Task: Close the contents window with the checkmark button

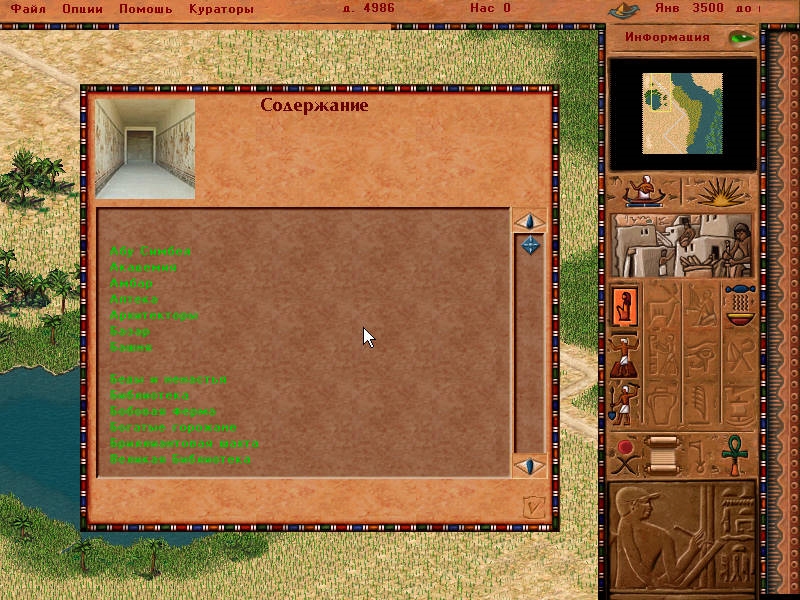Action: [534, 507]
